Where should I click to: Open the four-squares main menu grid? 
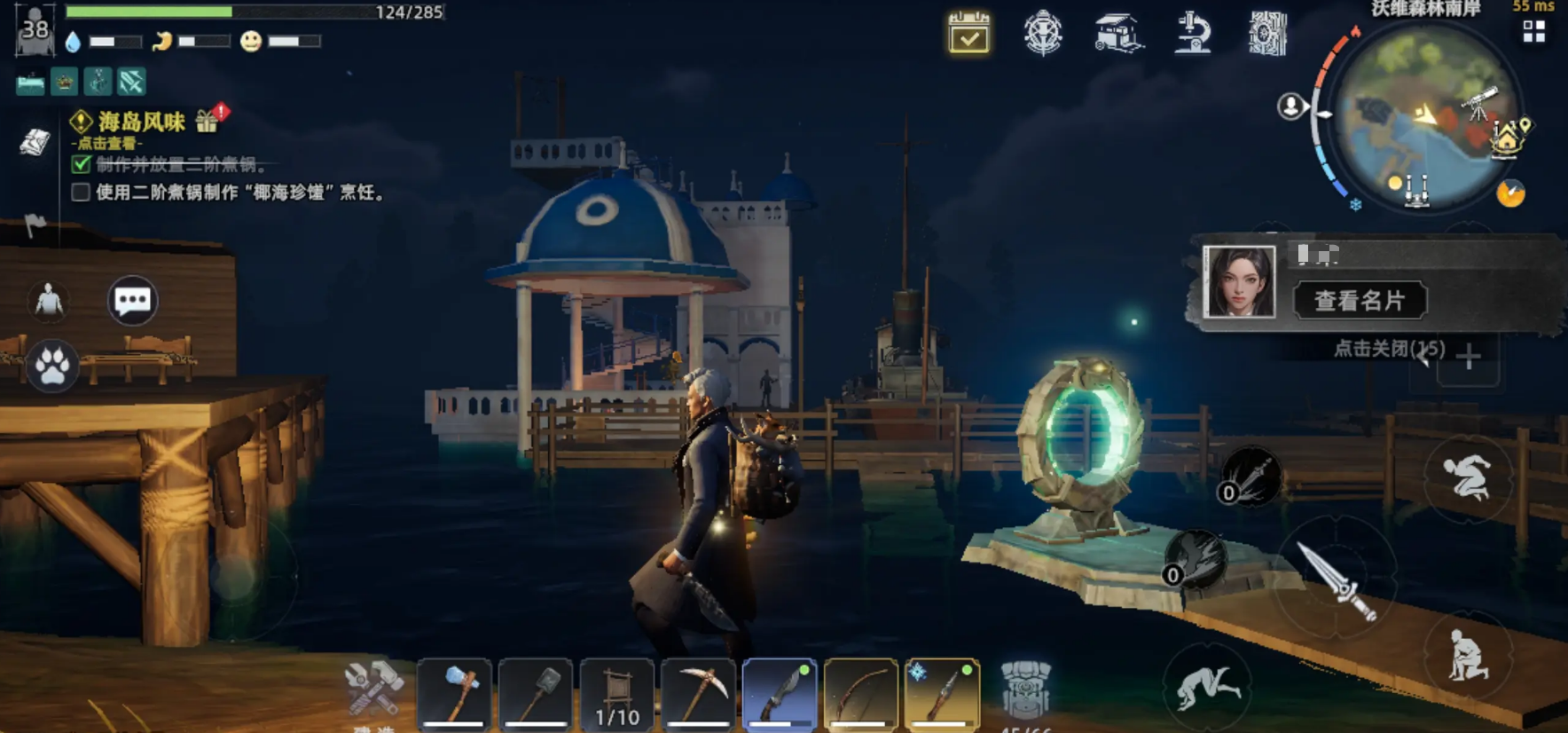1534,31
